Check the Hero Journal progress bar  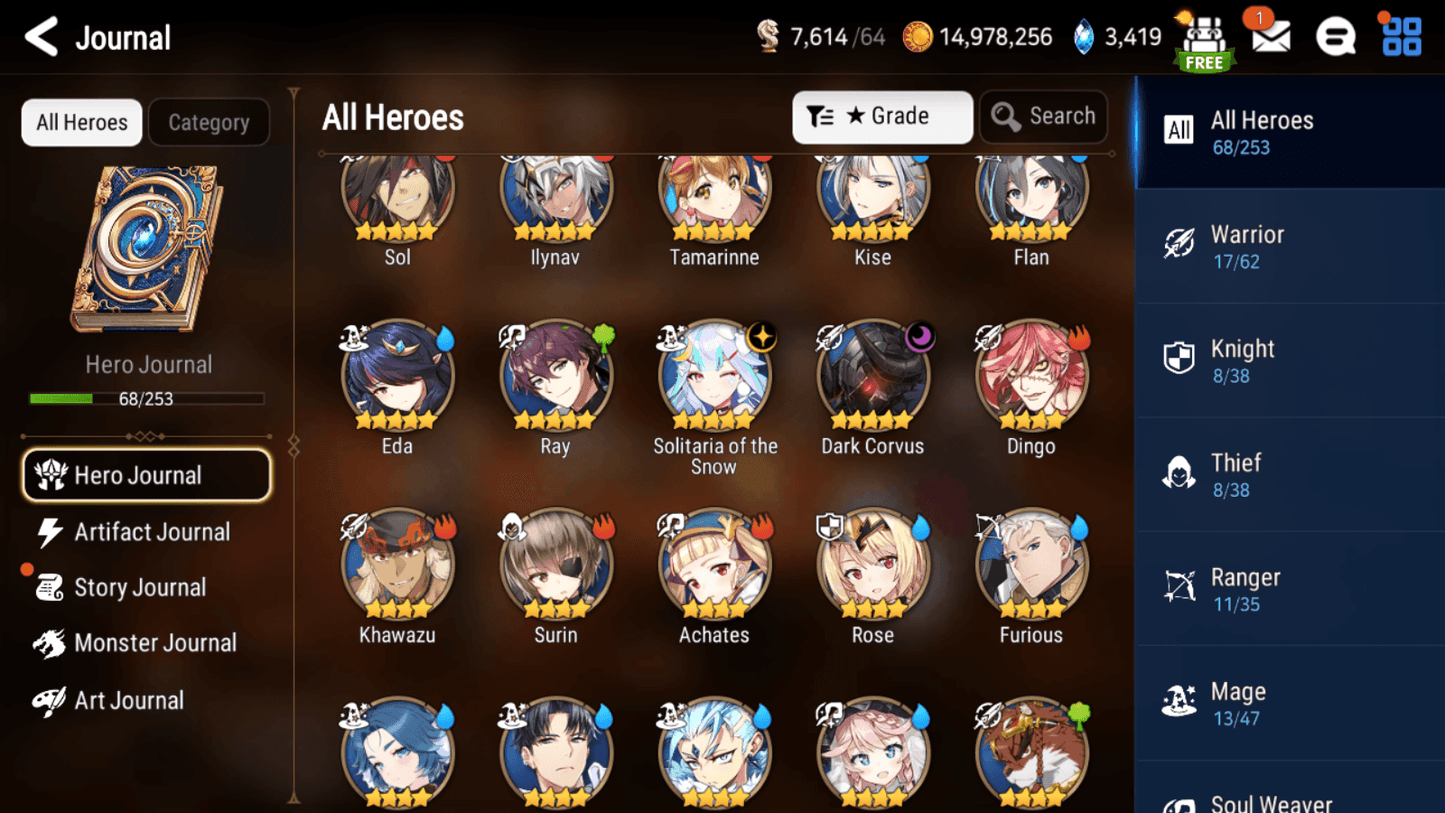point(149,396)
